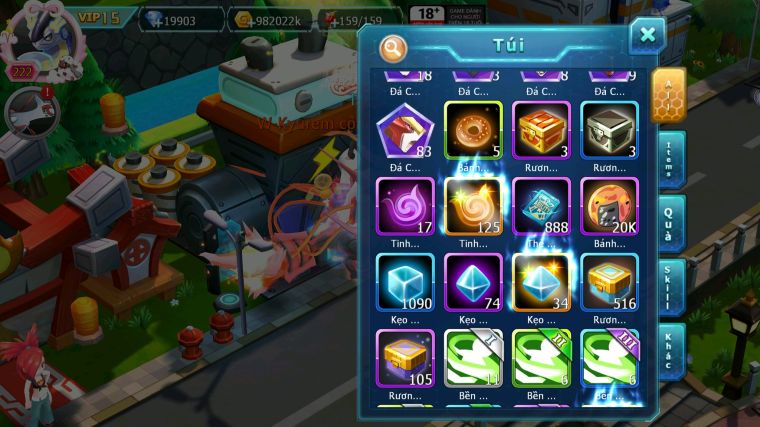Select the gold chest slot with 516

point(609,282)
